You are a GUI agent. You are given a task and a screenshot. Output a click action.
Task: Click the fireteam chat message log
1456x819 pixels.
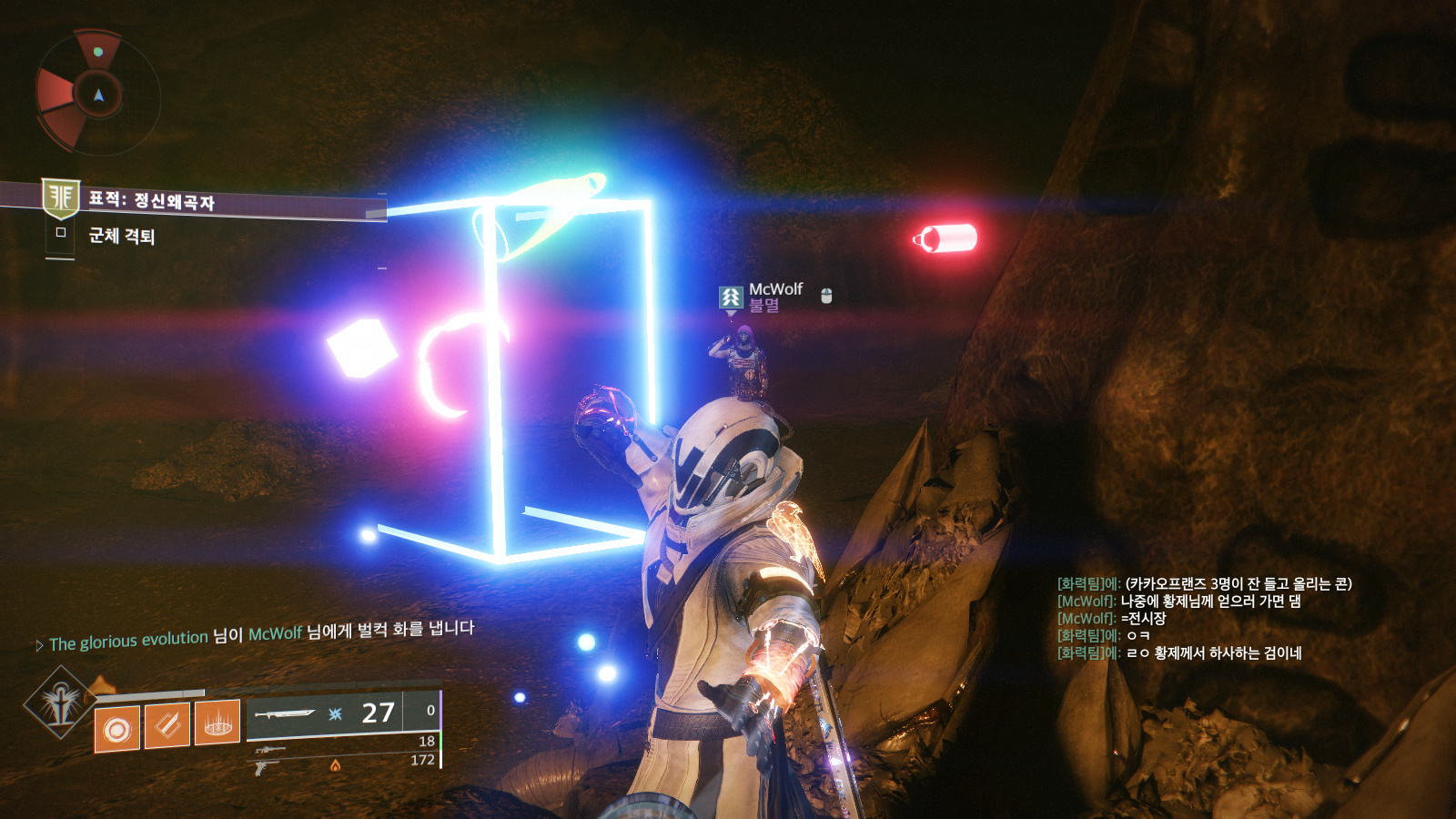pos(1204,618)
